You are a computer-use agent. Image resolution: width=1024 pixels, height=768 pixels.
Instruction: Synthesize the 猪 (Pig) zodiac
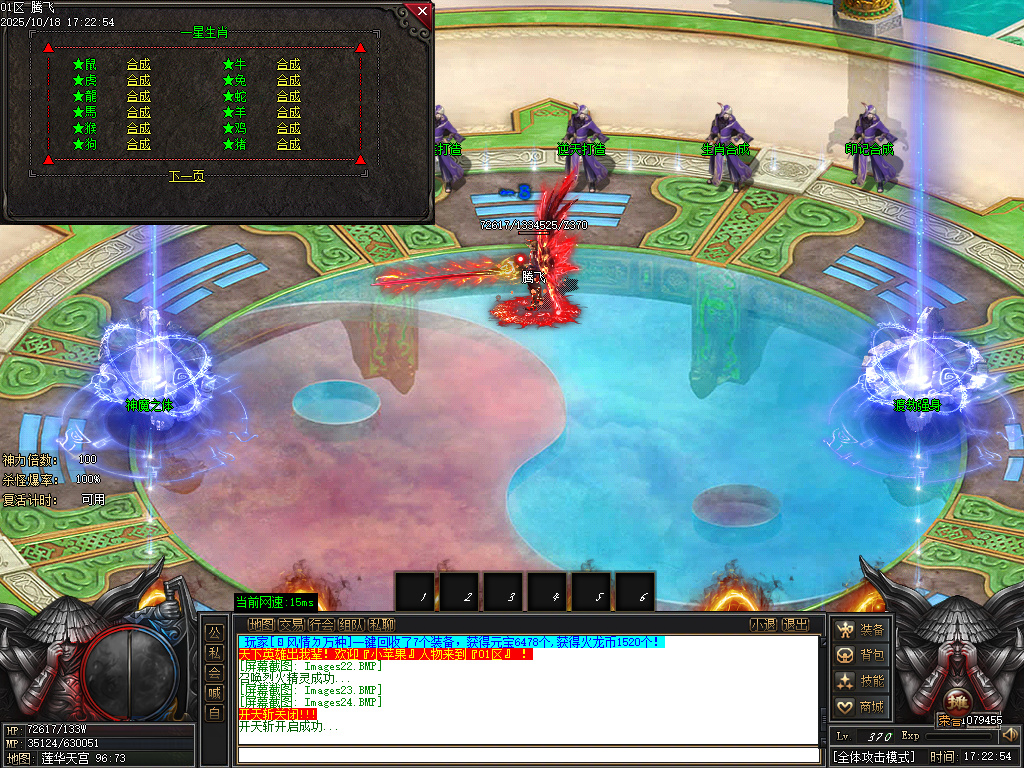coord(289,145)
